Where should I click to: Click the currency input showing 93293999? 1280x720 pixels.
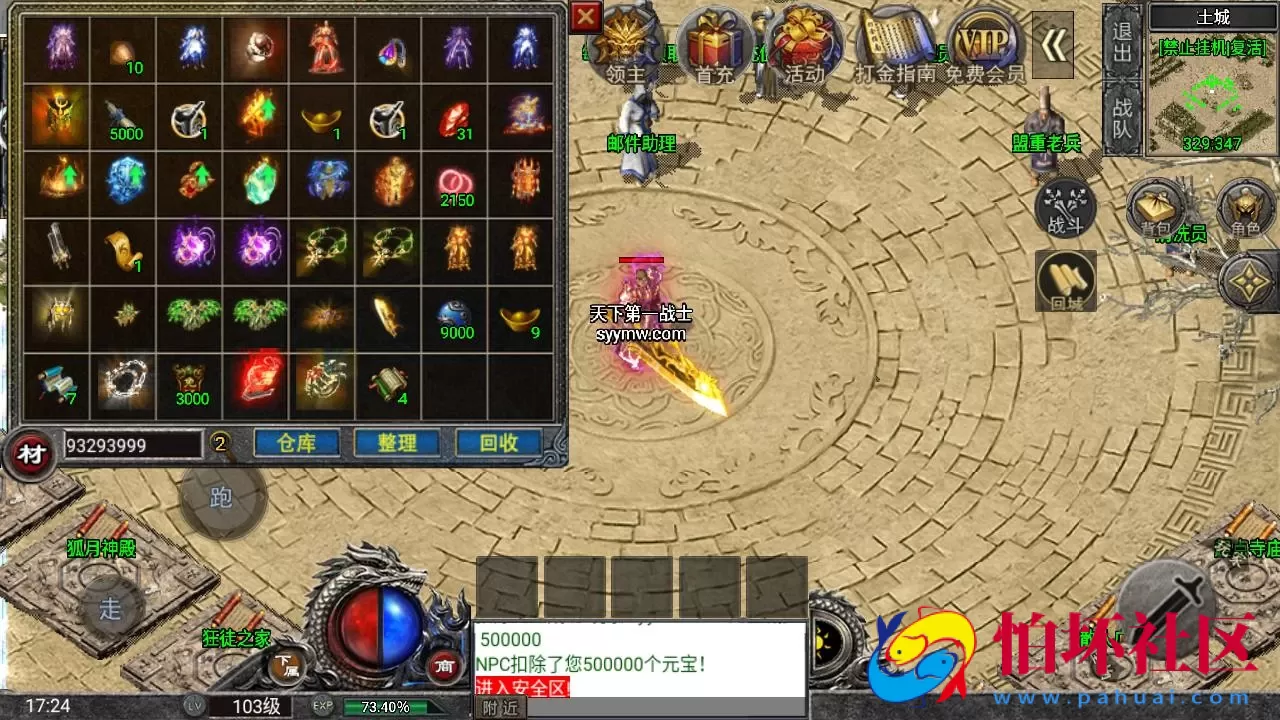tap(135, 446)
